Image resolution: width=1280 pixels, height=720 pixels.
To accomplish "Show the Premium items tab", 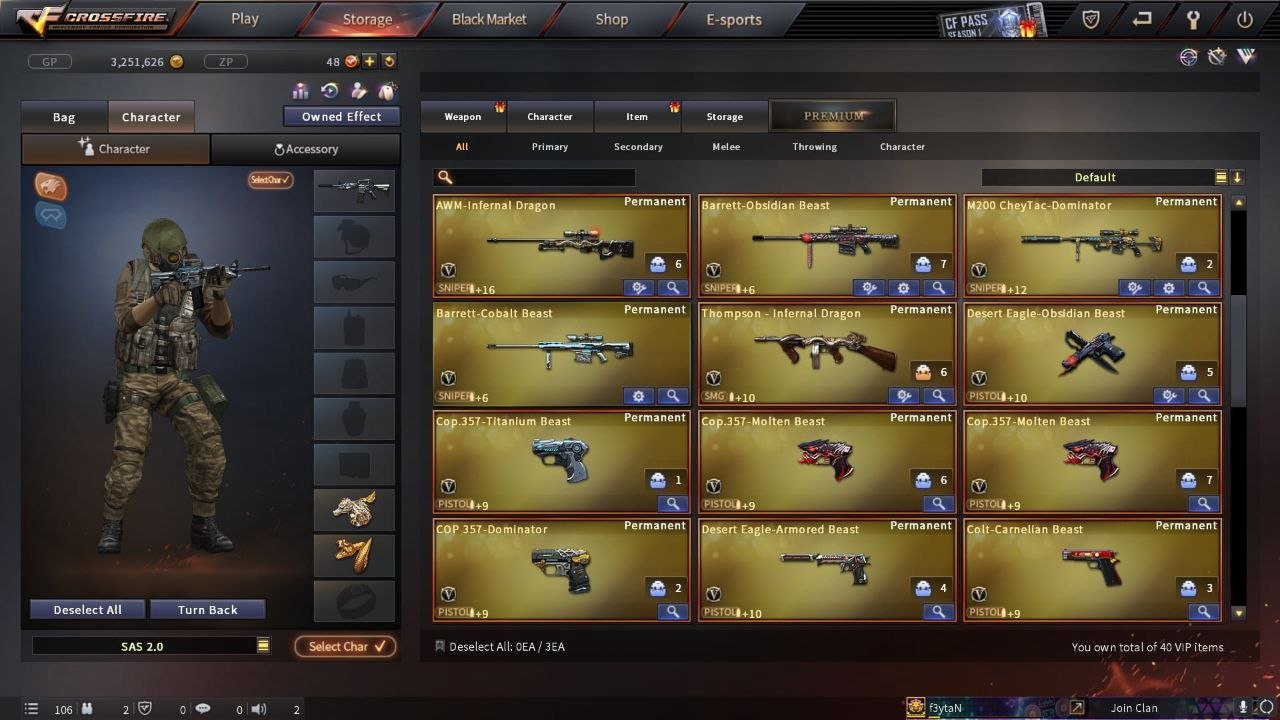I will [833, 116].
